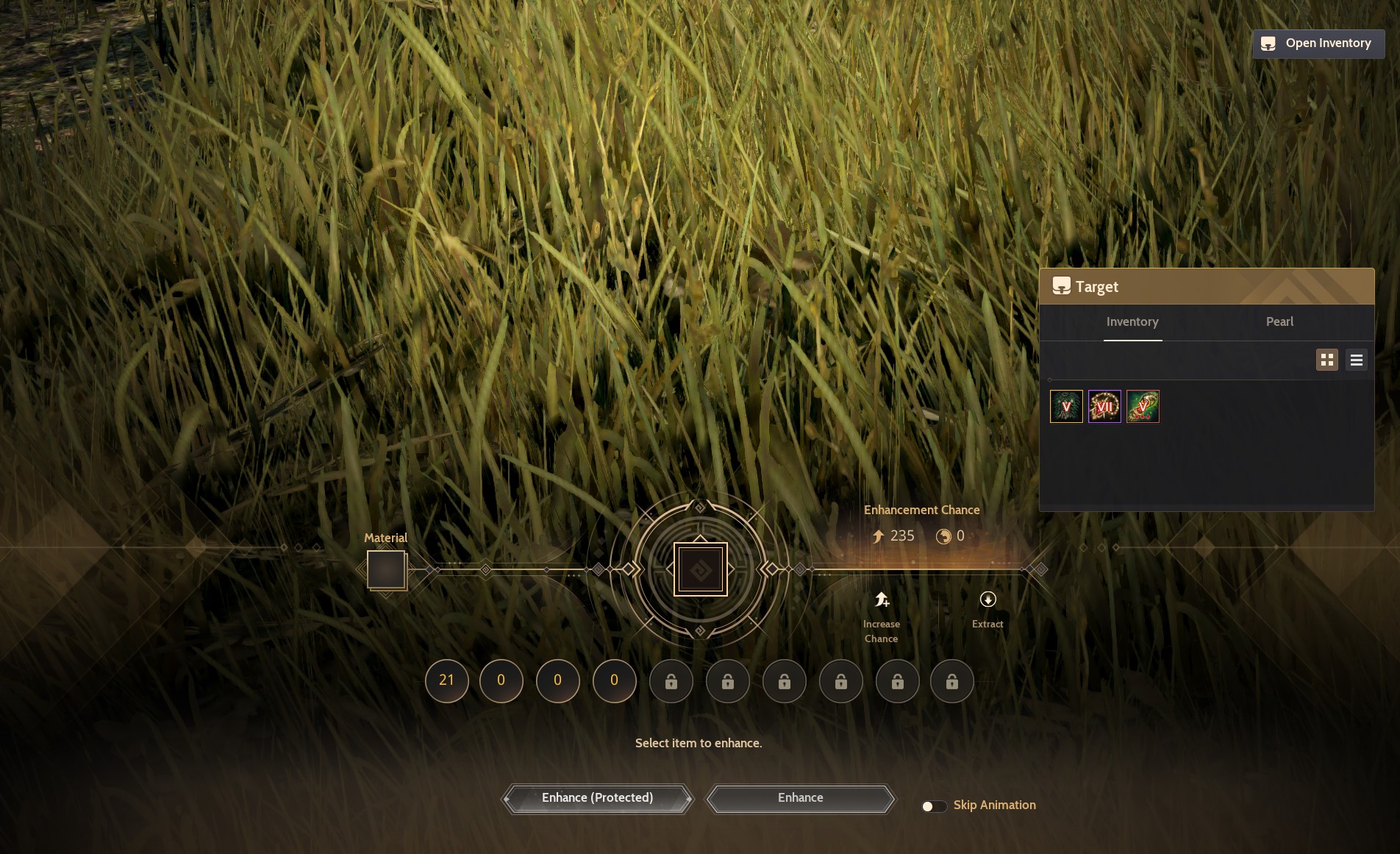Switch target list to grid view
The height and width of the screenshot is (854, 1400).
[1327, 360]
